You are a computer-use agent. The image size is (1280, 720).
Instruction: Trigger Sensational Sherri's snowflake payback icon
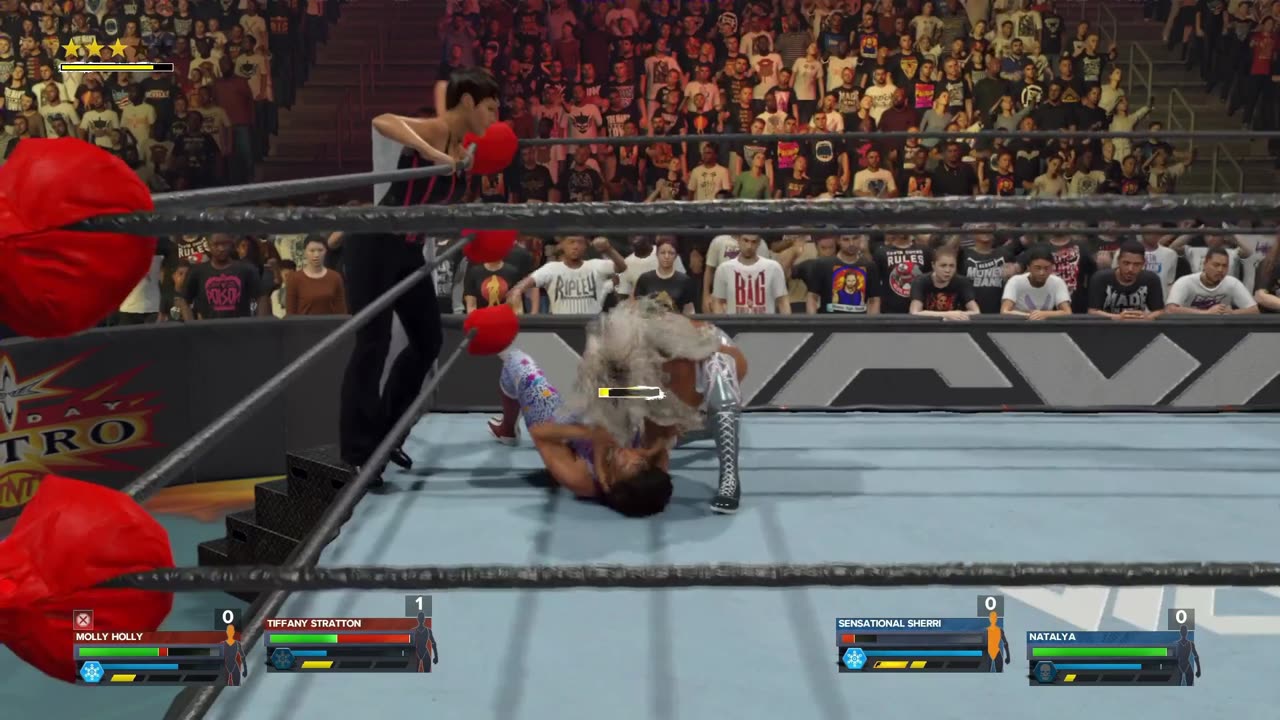click(854, 658)
